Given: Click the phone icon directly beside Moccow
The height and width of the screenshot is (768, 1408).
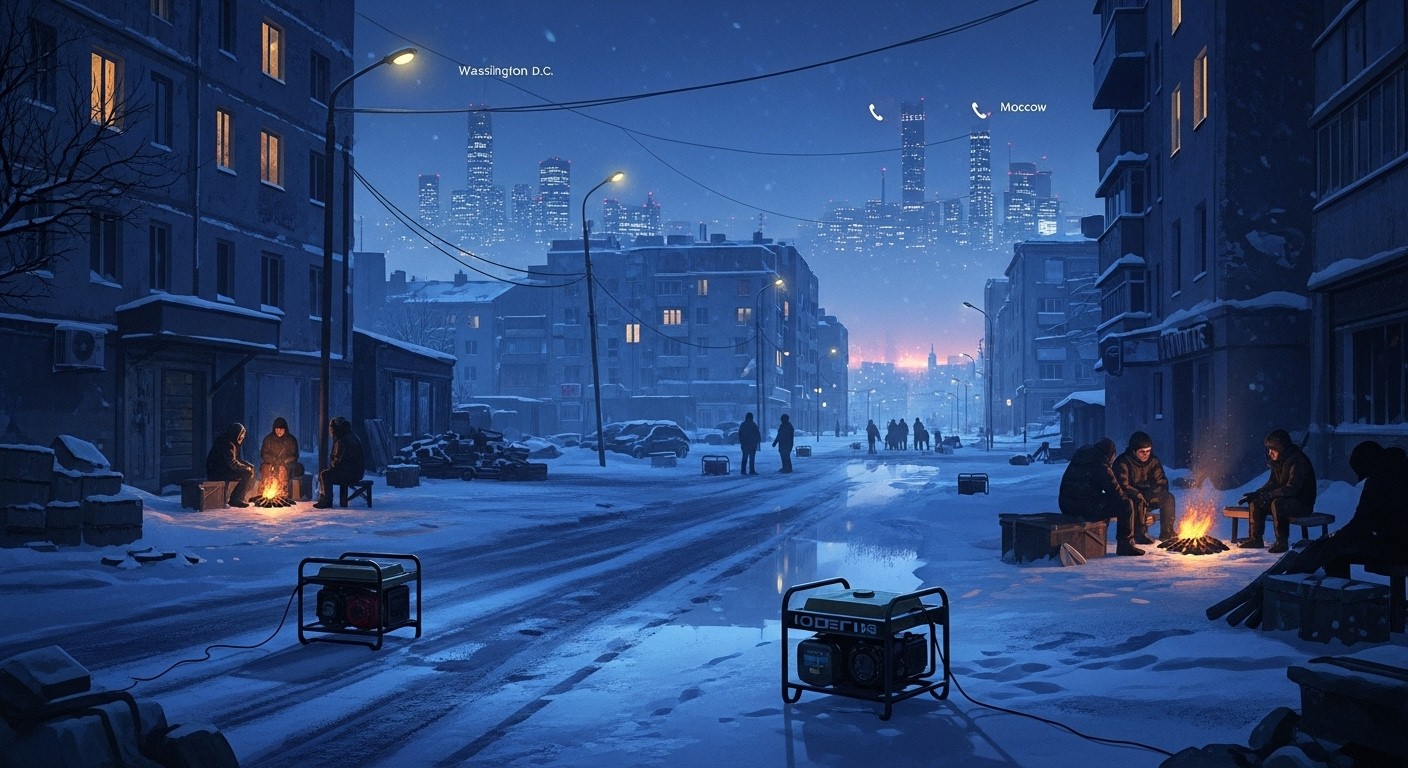Looking at the screenshot, I should tap(980, 110).
